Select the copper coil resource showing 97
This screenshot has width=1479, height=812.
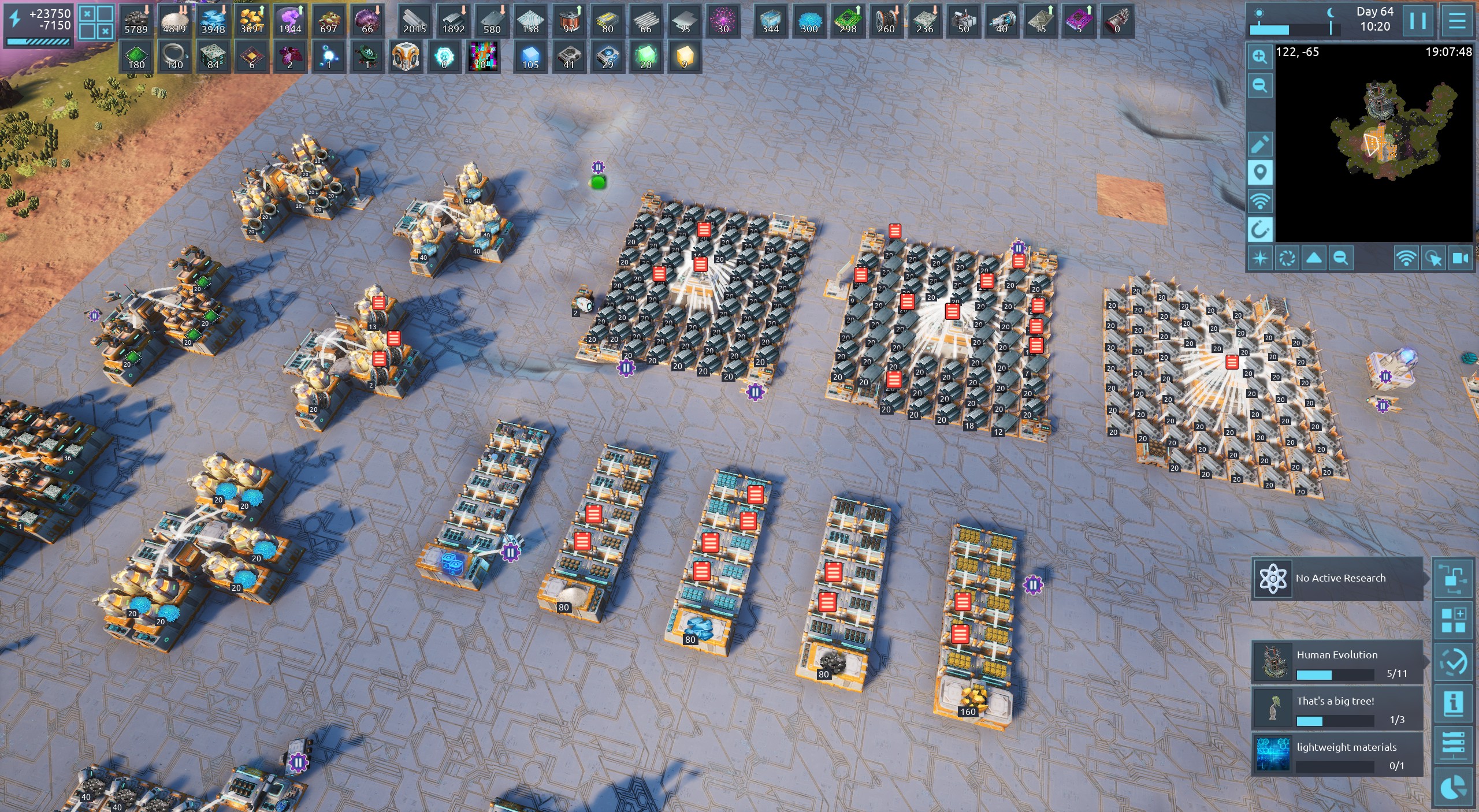[x=569, y=21]
